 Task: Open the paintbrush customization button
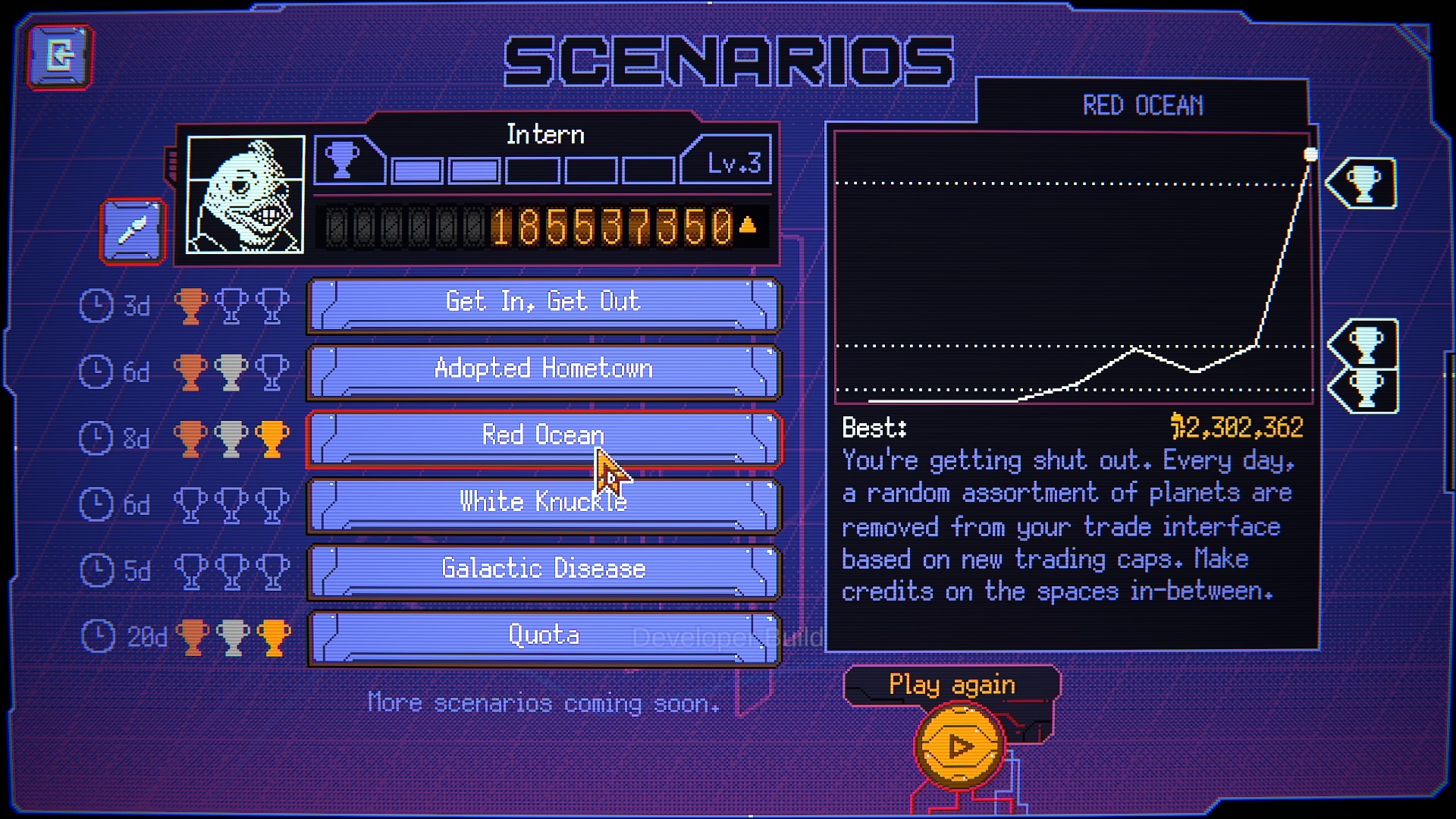pyautogui.click(x=133, y=231)
